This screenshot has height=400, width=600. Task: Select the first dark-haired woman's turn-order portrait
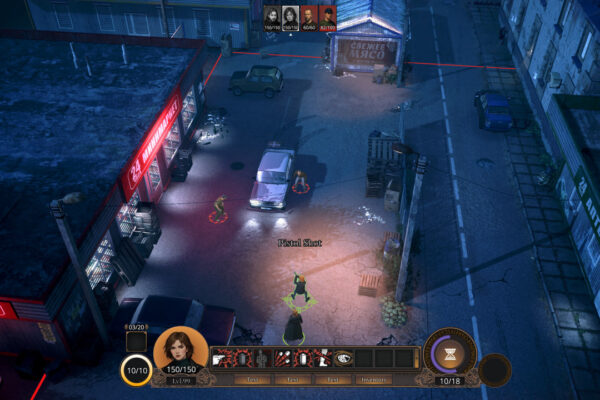click(273, 14)
